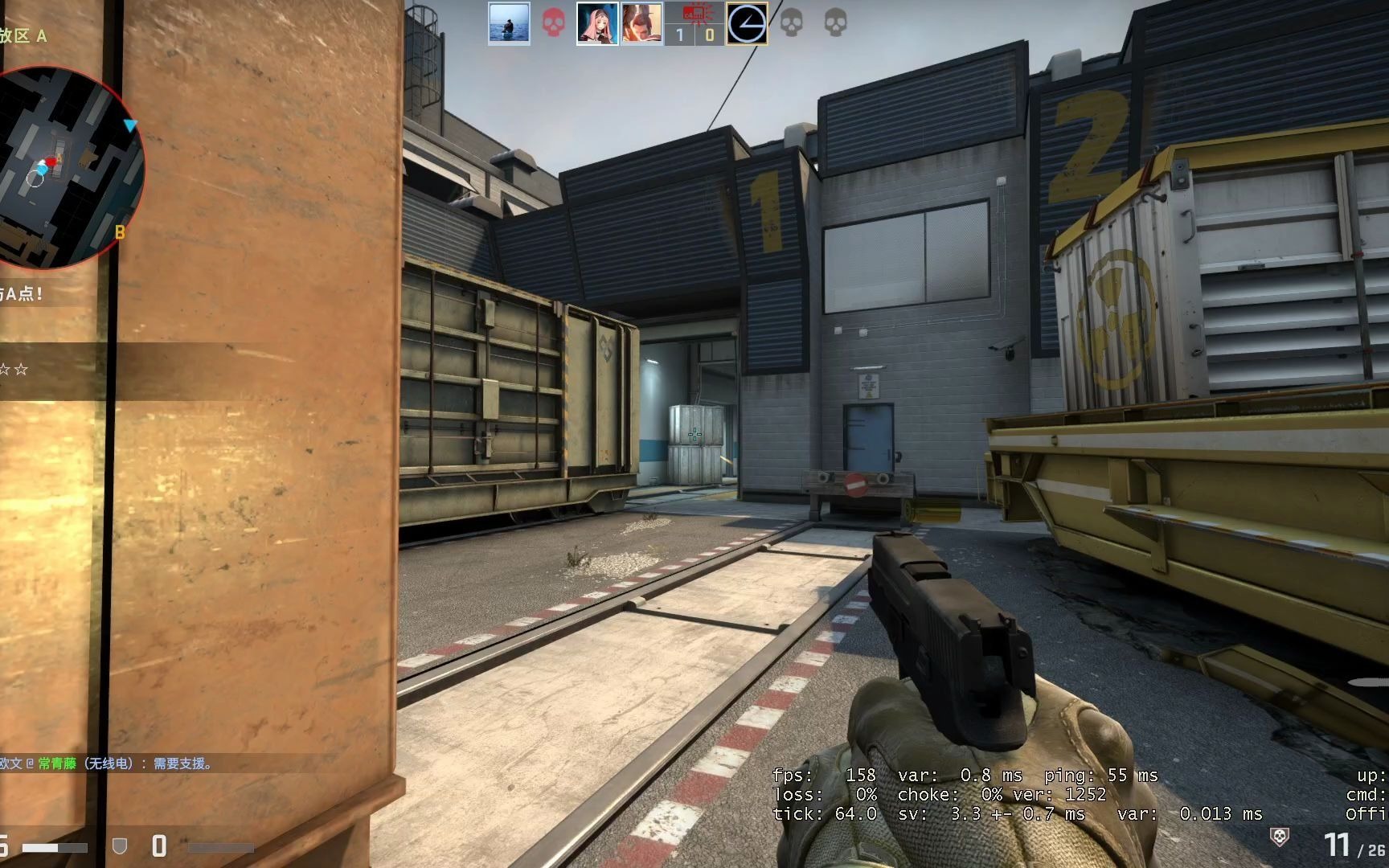This screenshot has width=1389, height=868.
Task: Click the ocean-photo player avatar
Action: click(x=509, y=23)
